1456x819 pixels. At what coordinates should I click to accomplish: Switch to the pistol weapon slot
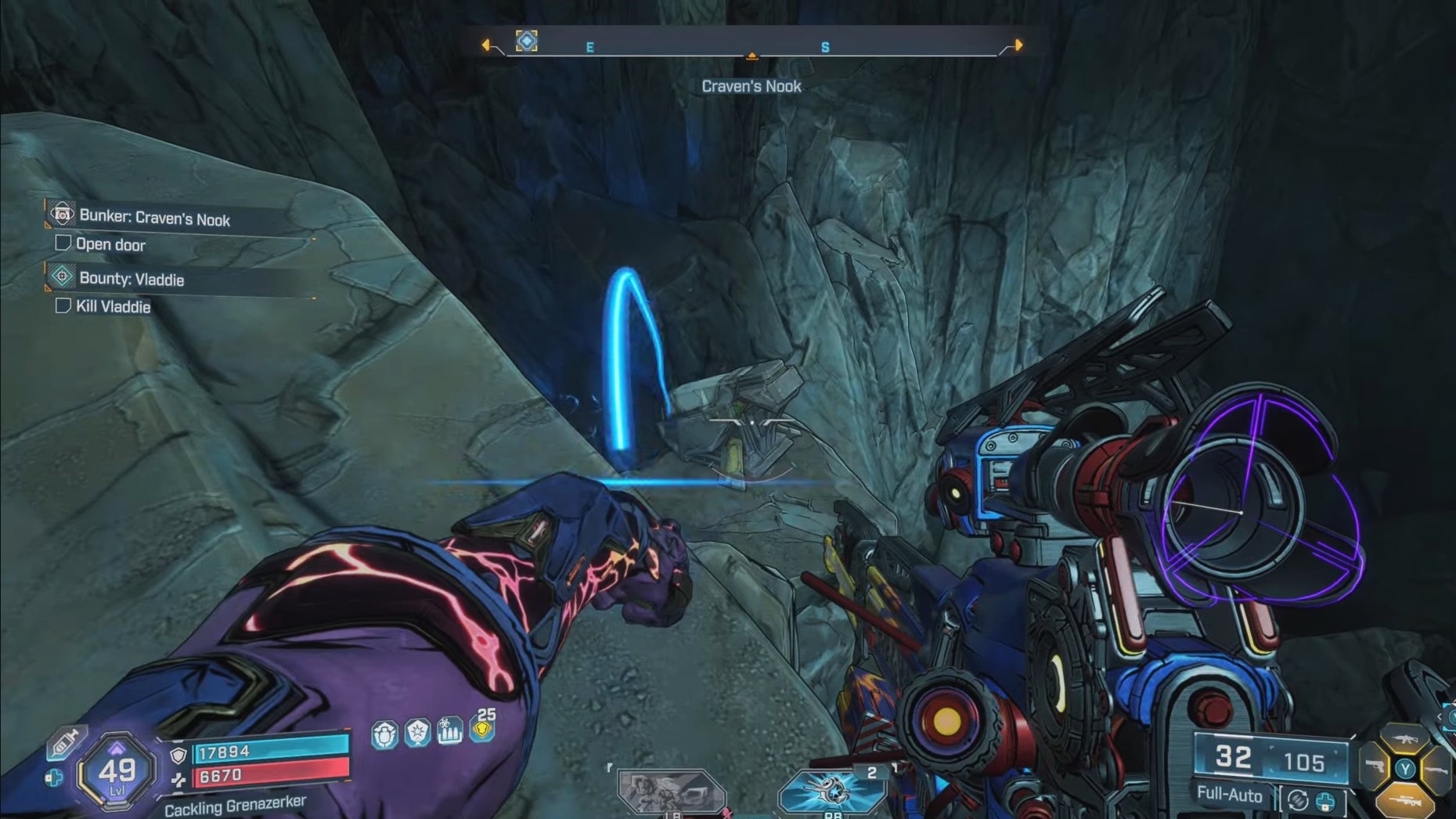point(1375,768)
